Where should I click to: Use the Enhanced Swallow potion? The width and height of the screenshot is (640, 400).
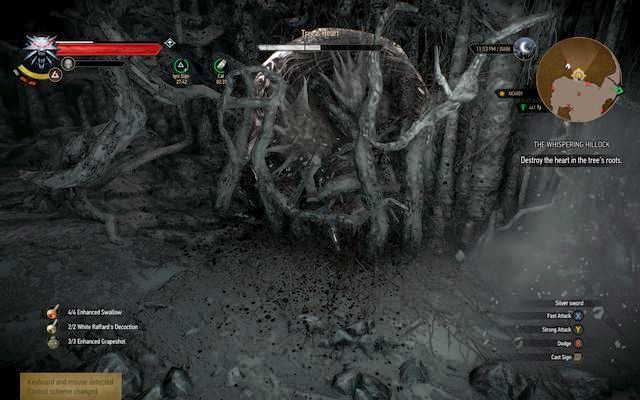(x=47, y=312)
